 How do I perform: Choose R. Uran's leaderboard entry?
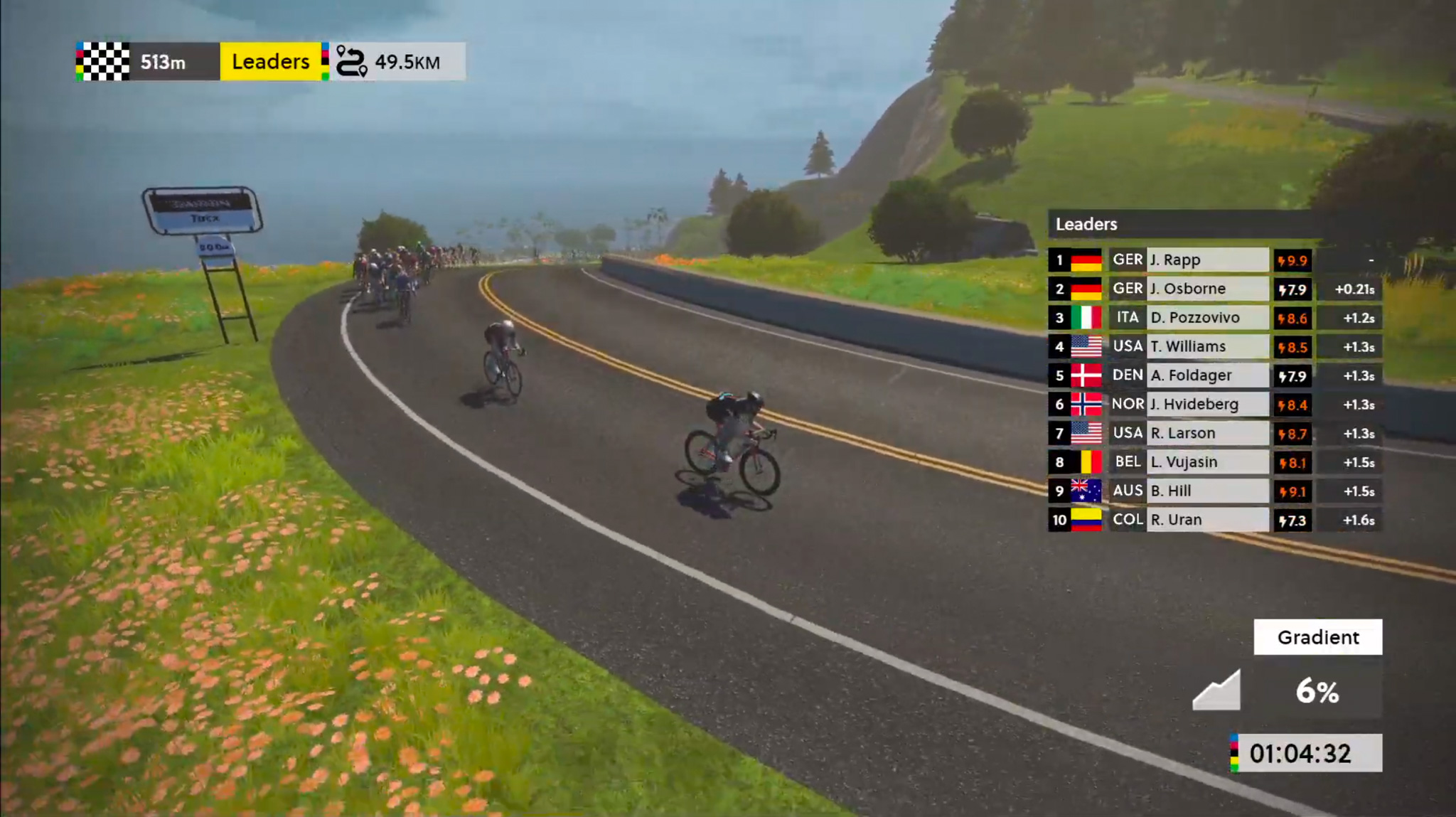[x=1207, y=520]
